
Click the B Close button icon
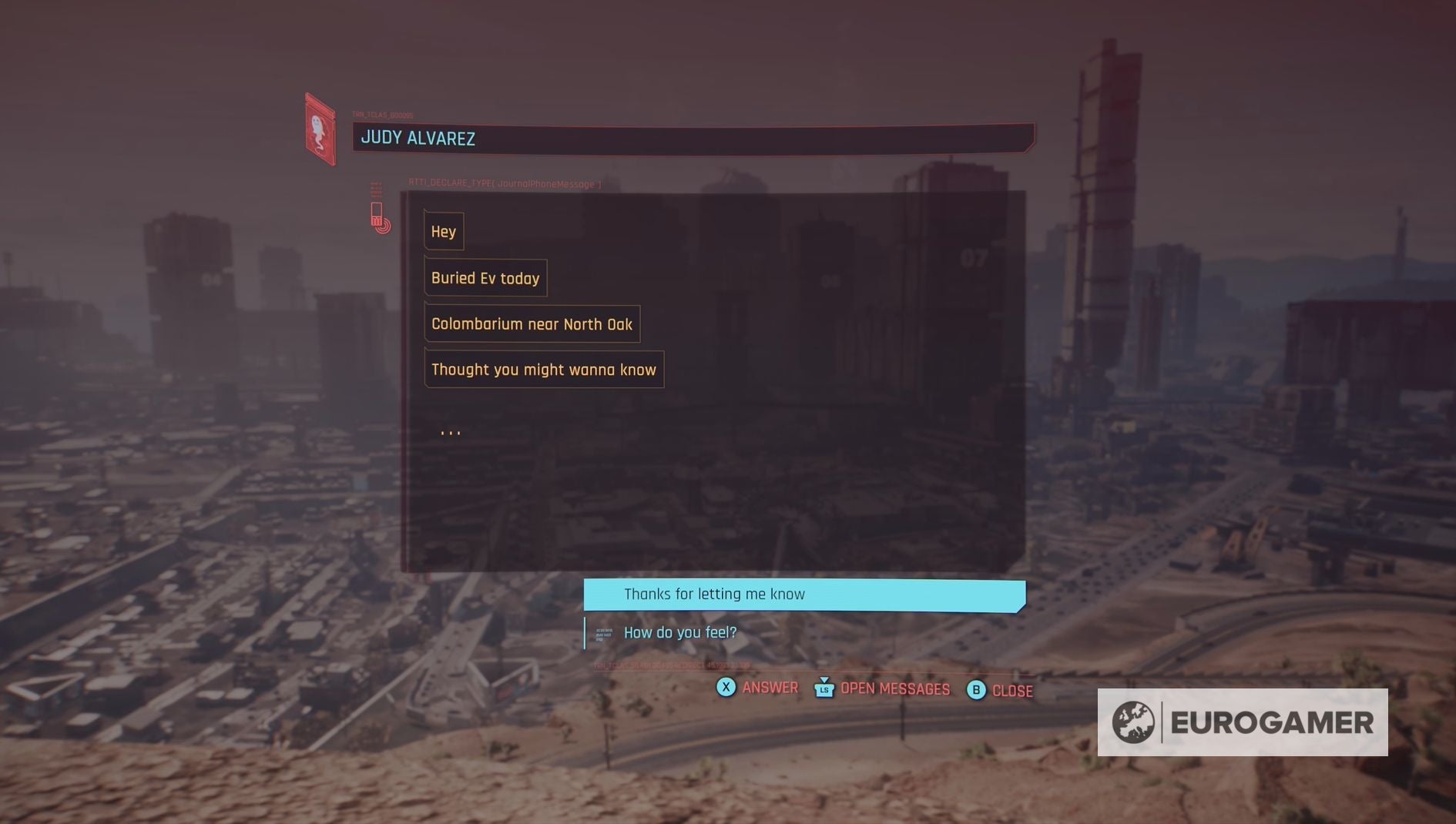point(976,690)
